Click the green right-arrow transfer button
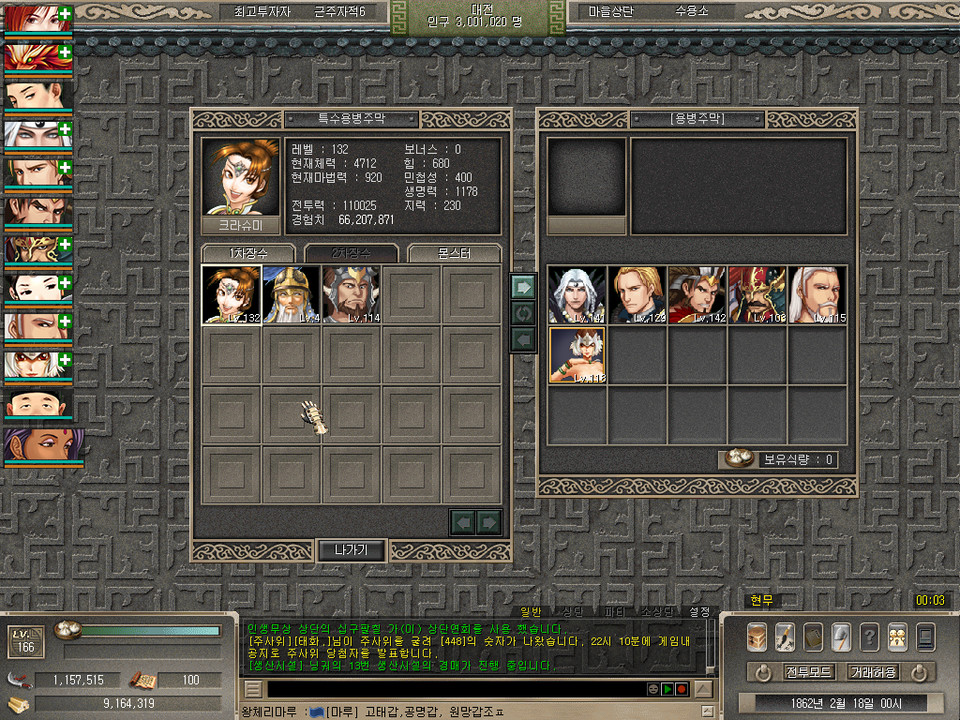 [x=522, y=287]
